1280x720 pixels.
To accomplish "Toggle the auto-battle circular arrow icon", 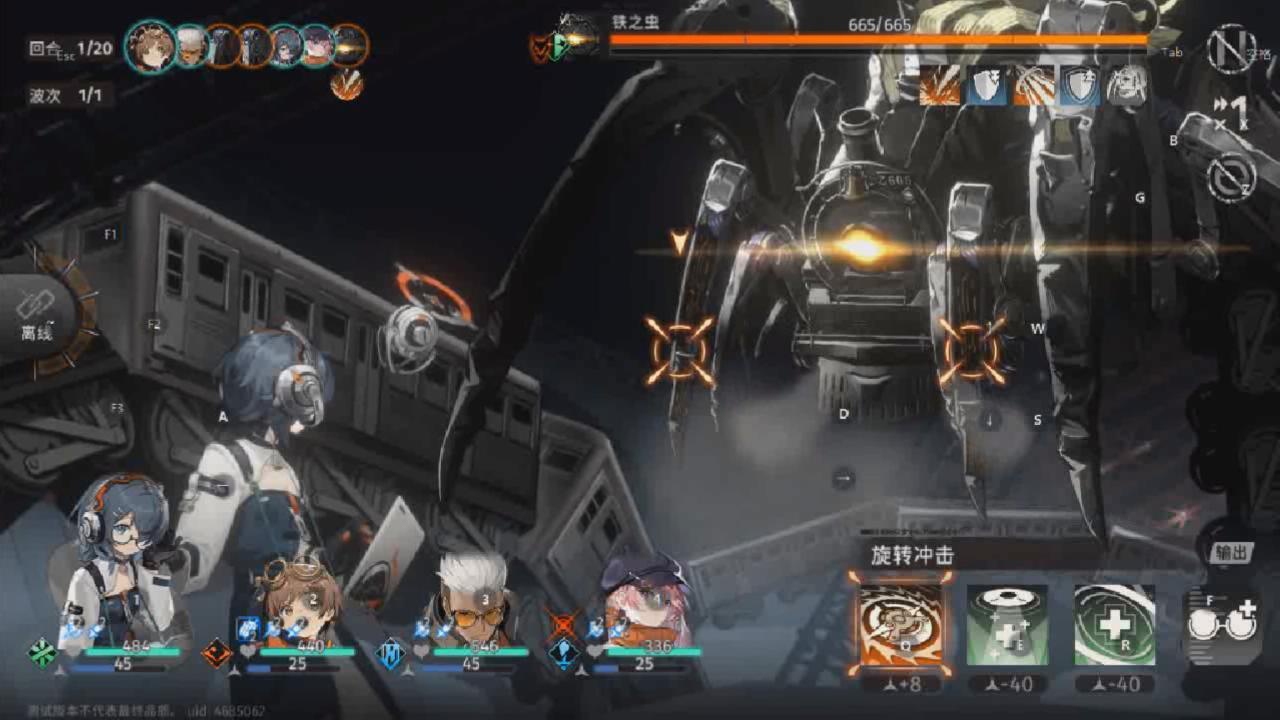I will 1231,178.
